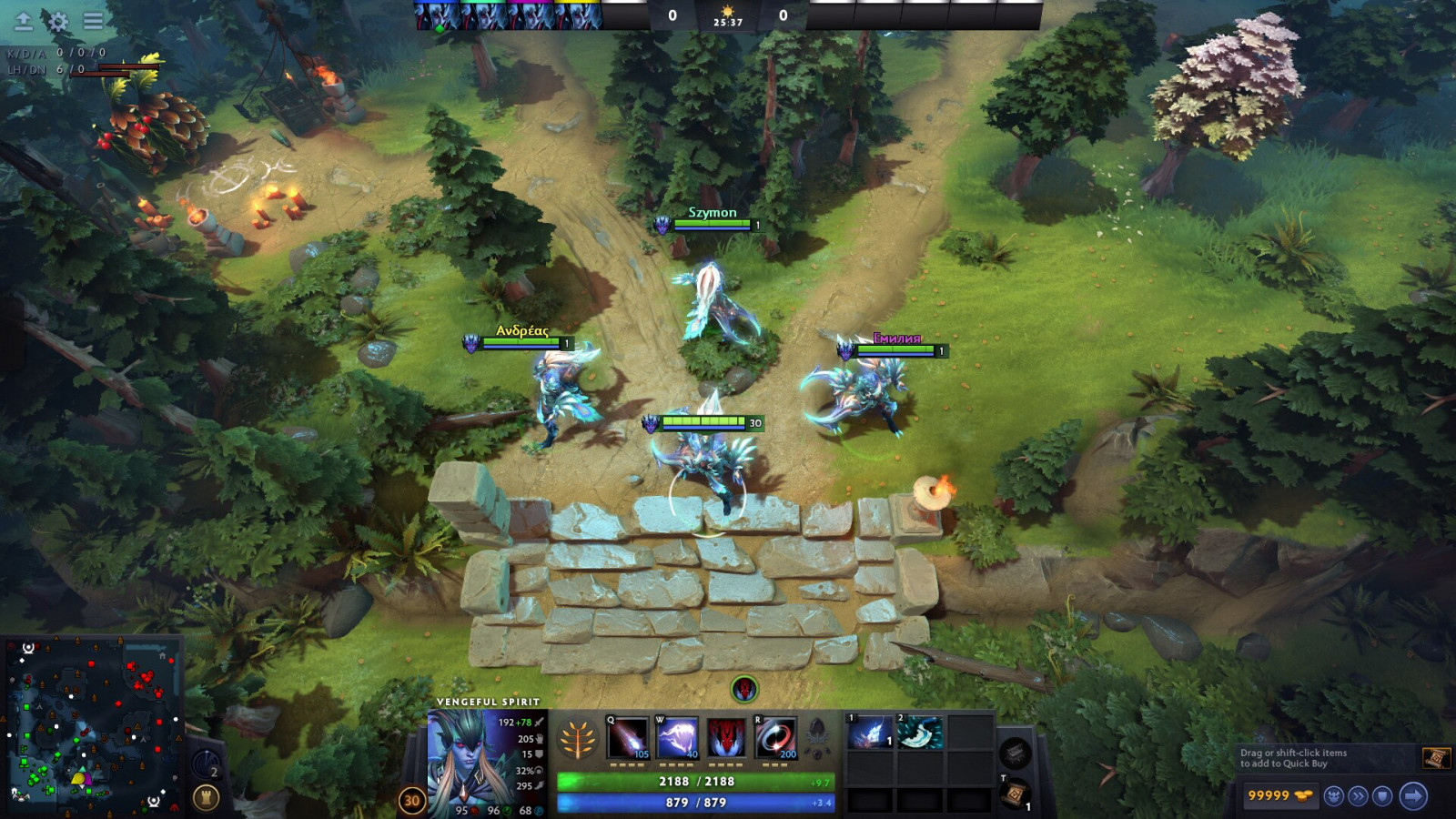Viewport: 1456px width, 819px height.
Task: Click the large right-arrow button by the gold
Action: point(1412,796)
